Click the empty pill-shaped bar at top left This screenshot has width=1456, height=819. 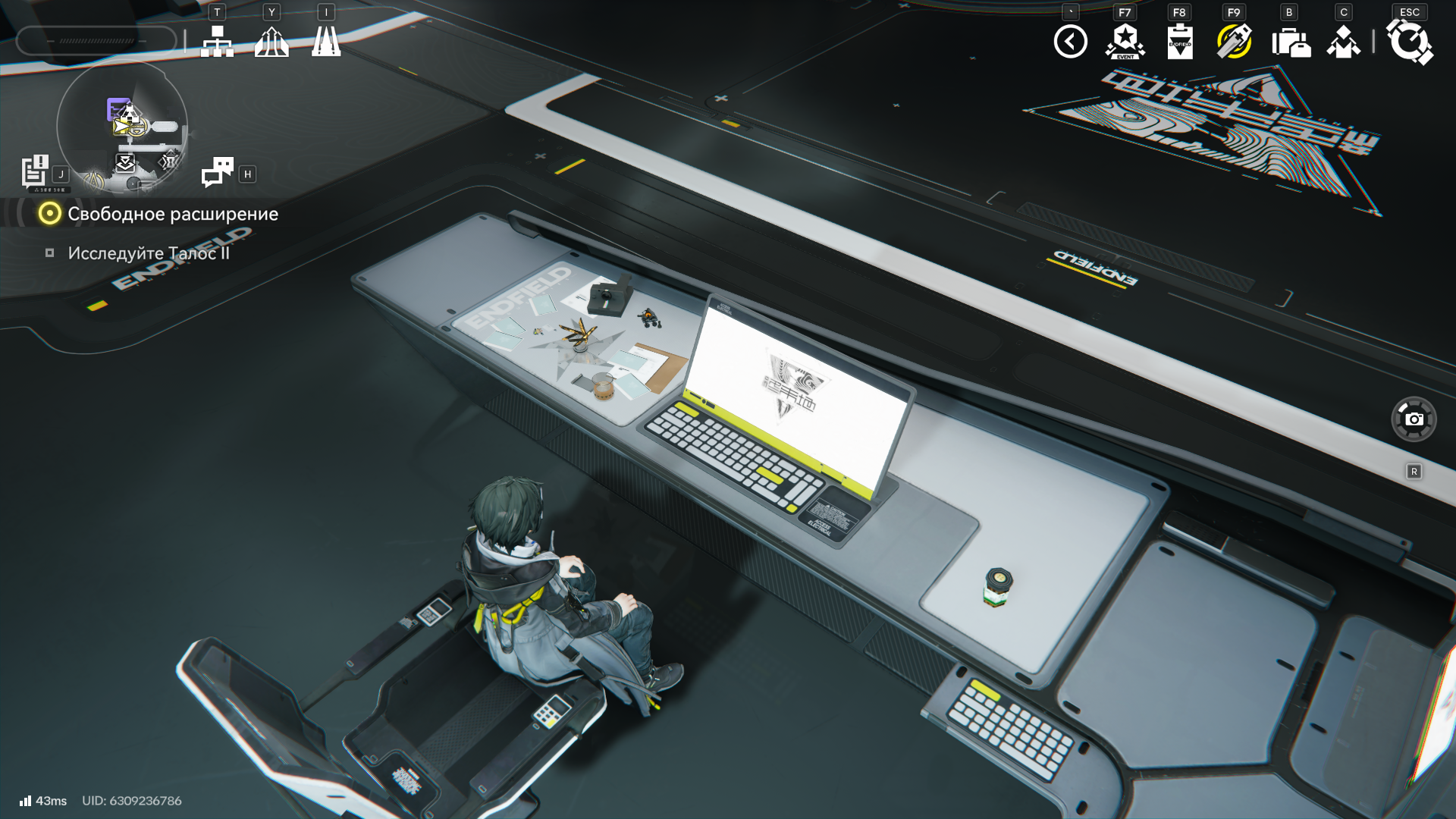96,41
